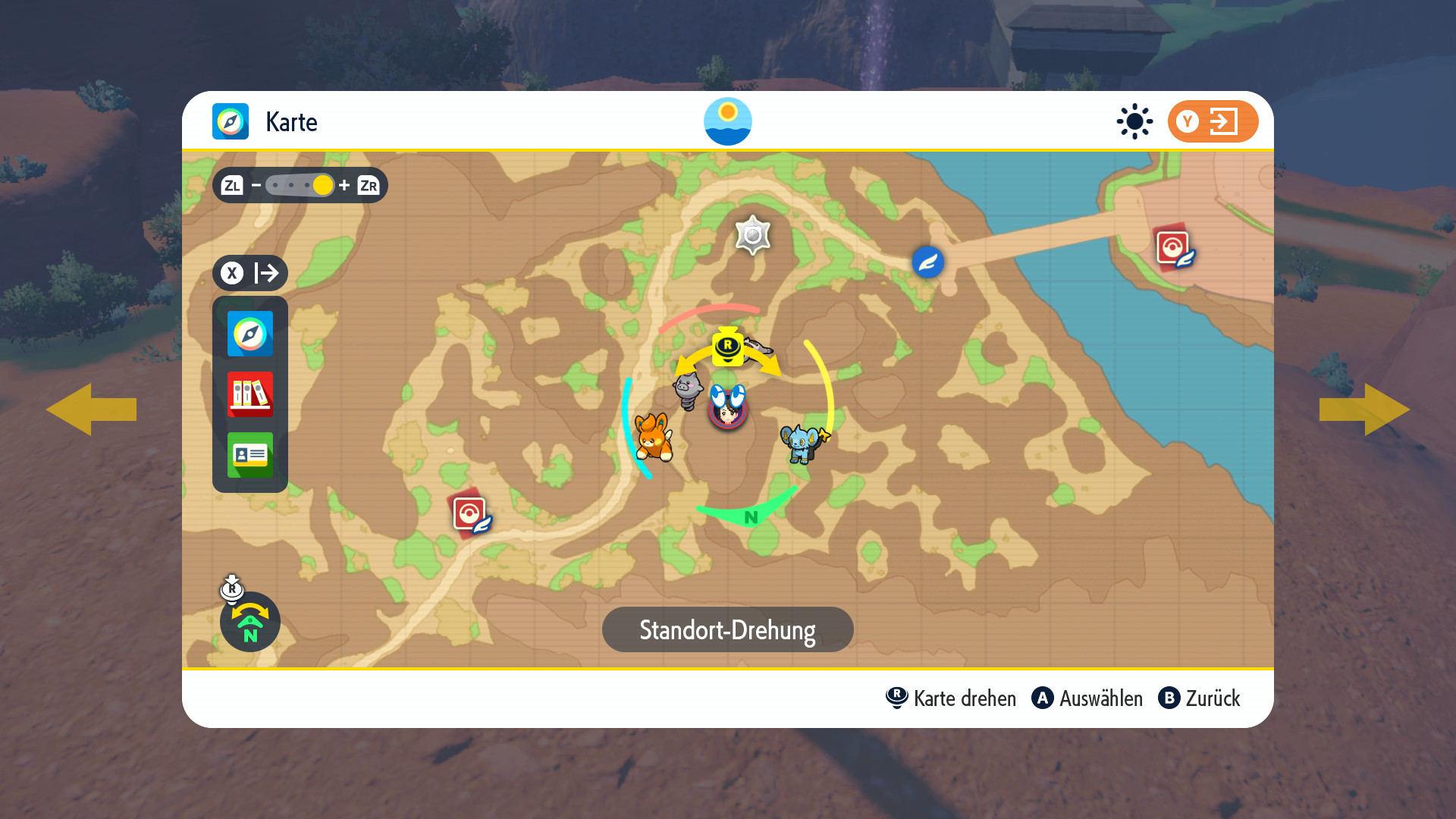1456x819 pixels.
Task: Select the southwestern Pokémon Center marker
Action: 470,515
